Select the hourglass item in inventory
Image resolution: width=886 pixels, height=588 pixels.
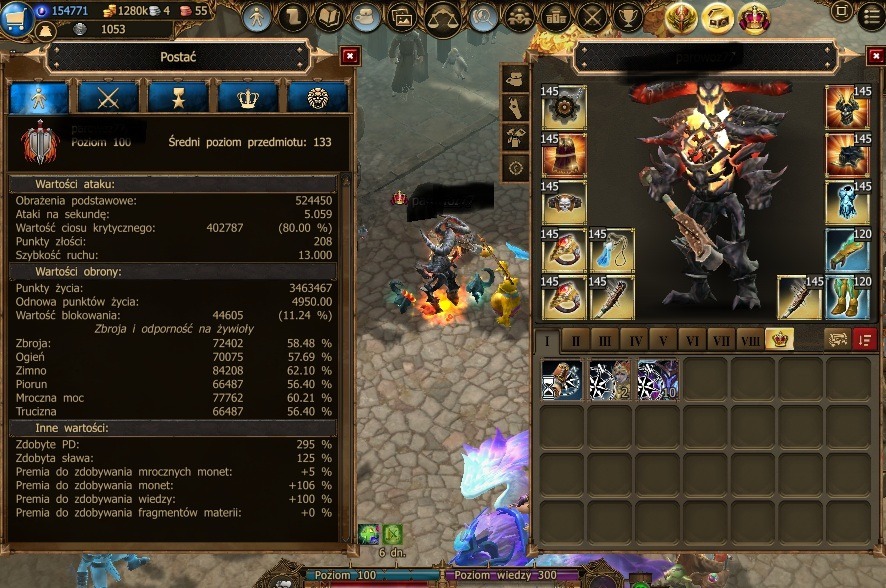pyautogui.click(x=562, y=381)
